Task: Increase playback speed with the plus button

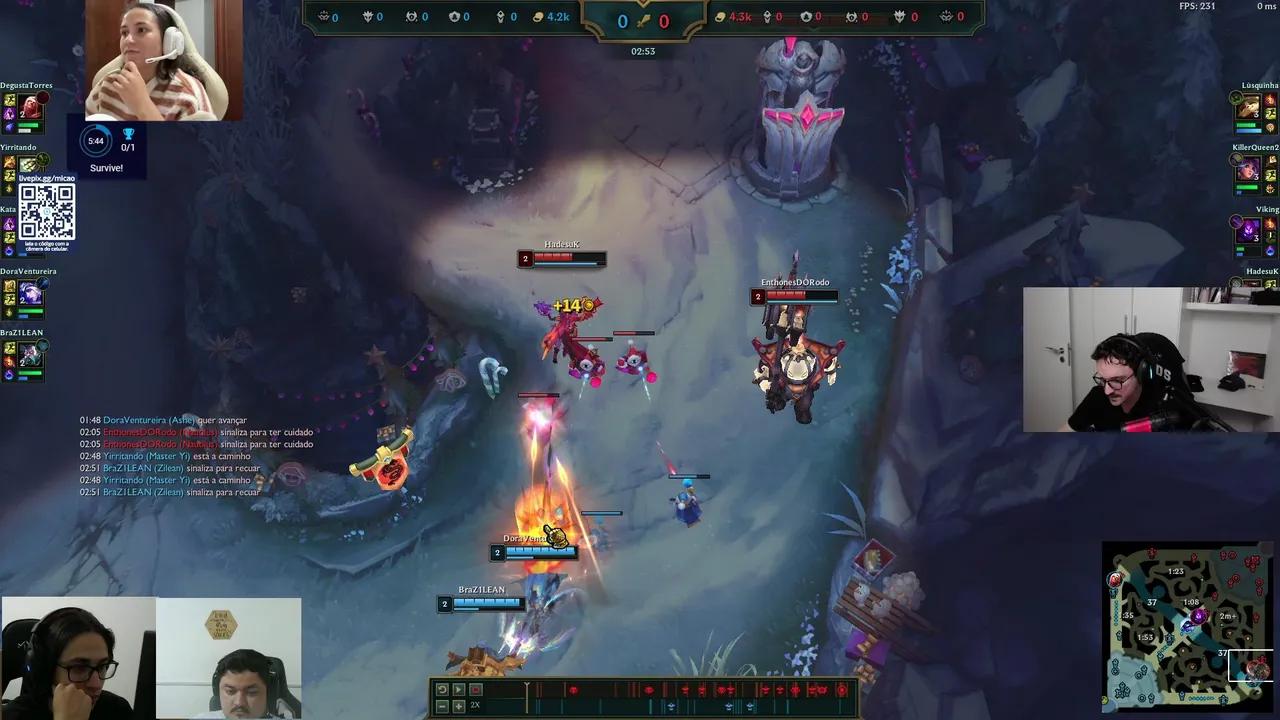Action: tap(459, 705)
